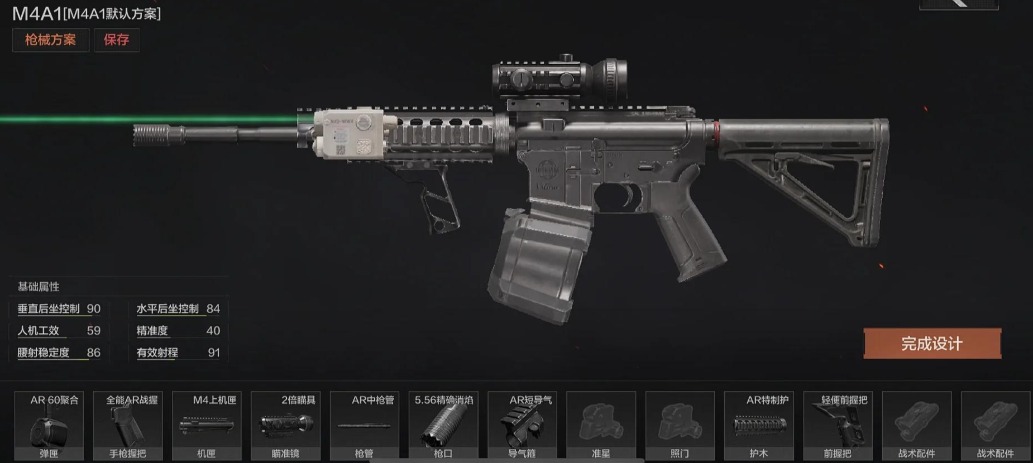Select the empty 照门 rear sight slot
The image size is (1033, 463).
[680, 425]
